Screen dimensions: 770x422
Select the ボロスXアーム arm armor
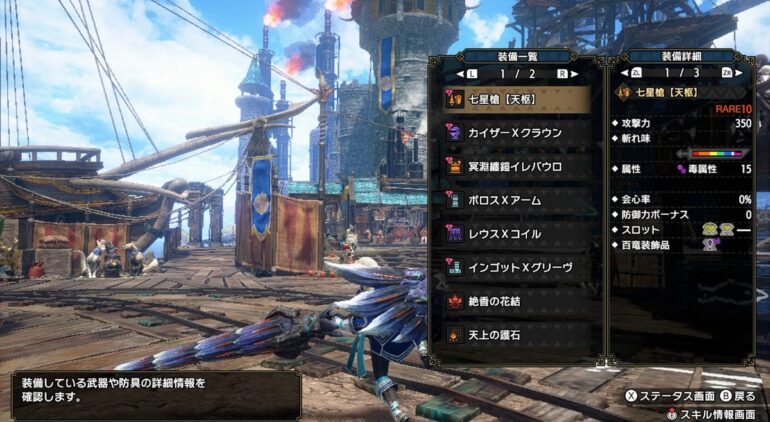516,200
